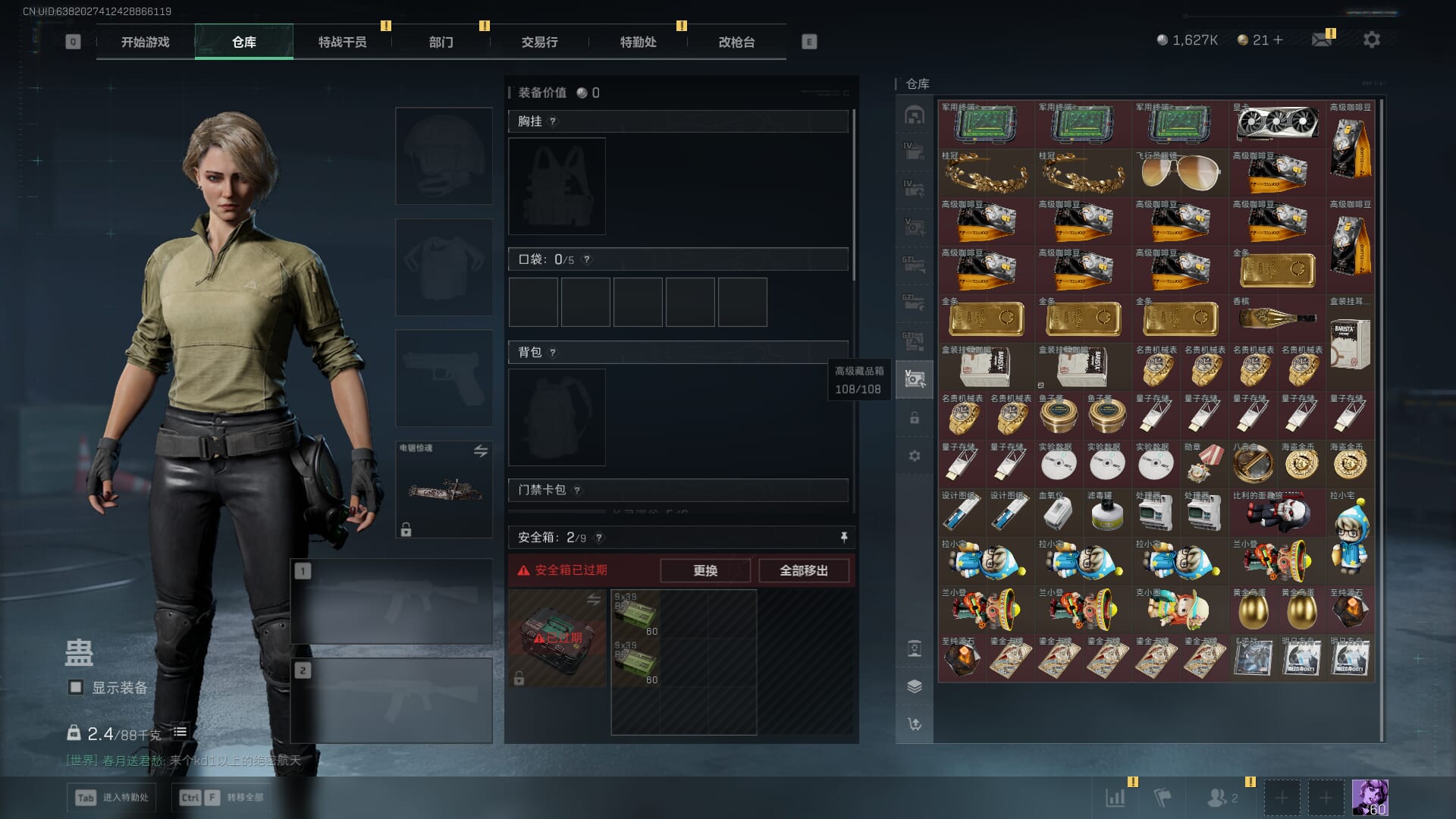Open the 改枪台 tab
The height and width of the screenshot is (819, 1456).
click(736, 42)
